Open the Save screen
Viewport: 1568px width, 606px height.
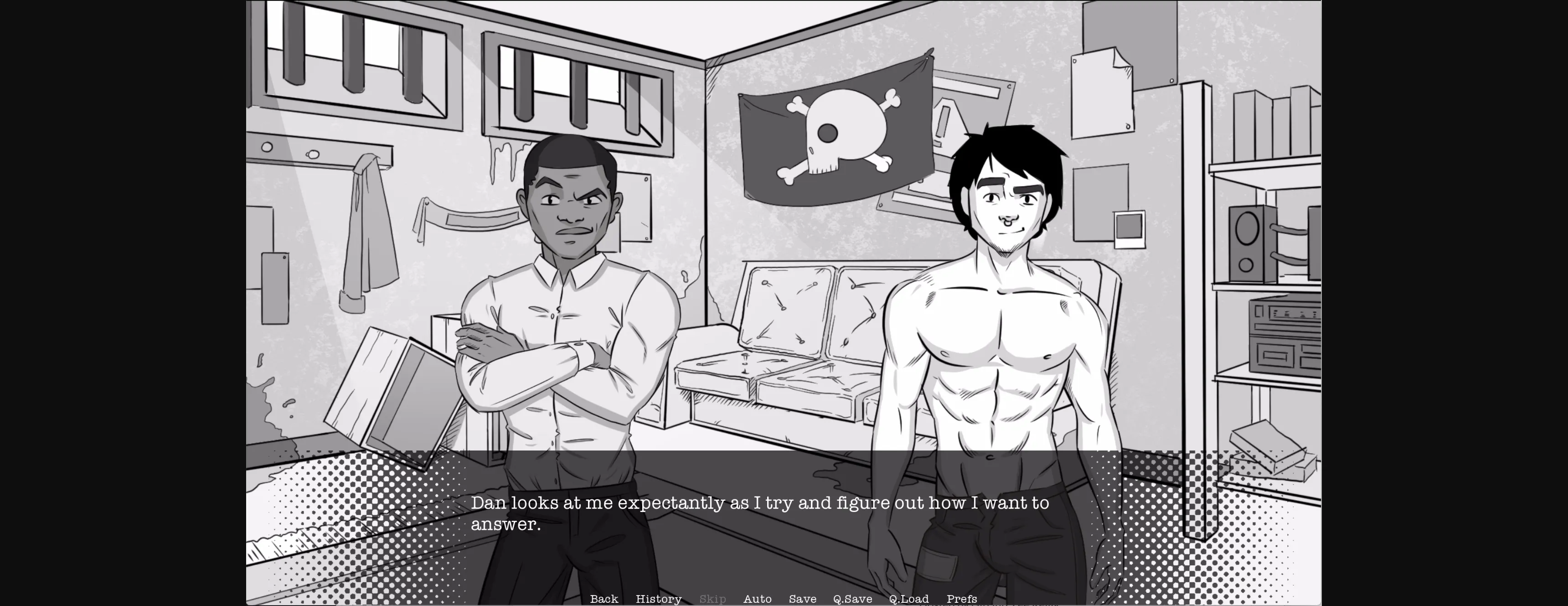(x=802, y=599)
